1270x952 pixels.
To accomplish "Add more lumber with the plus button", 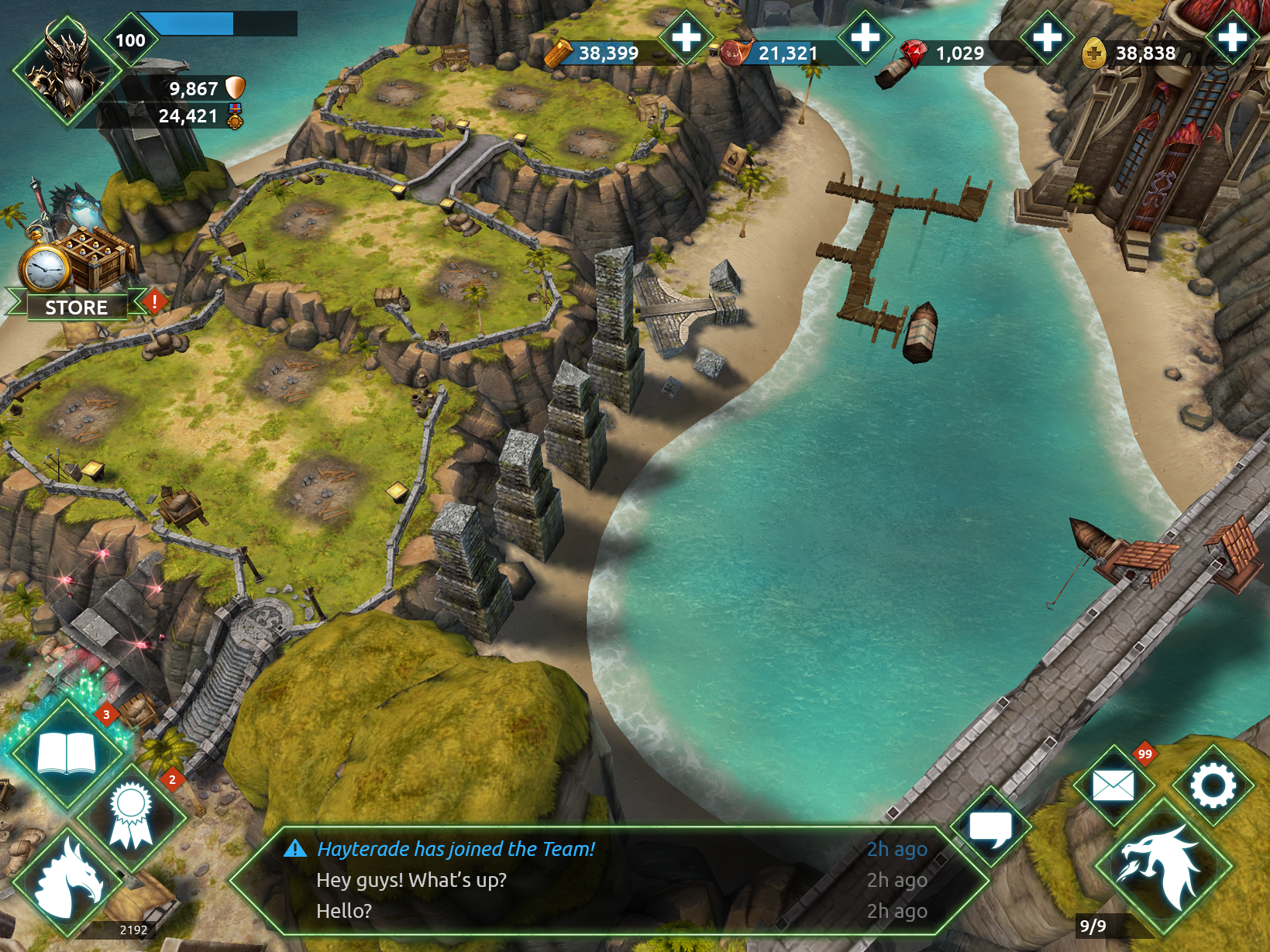I will (685, 37).
